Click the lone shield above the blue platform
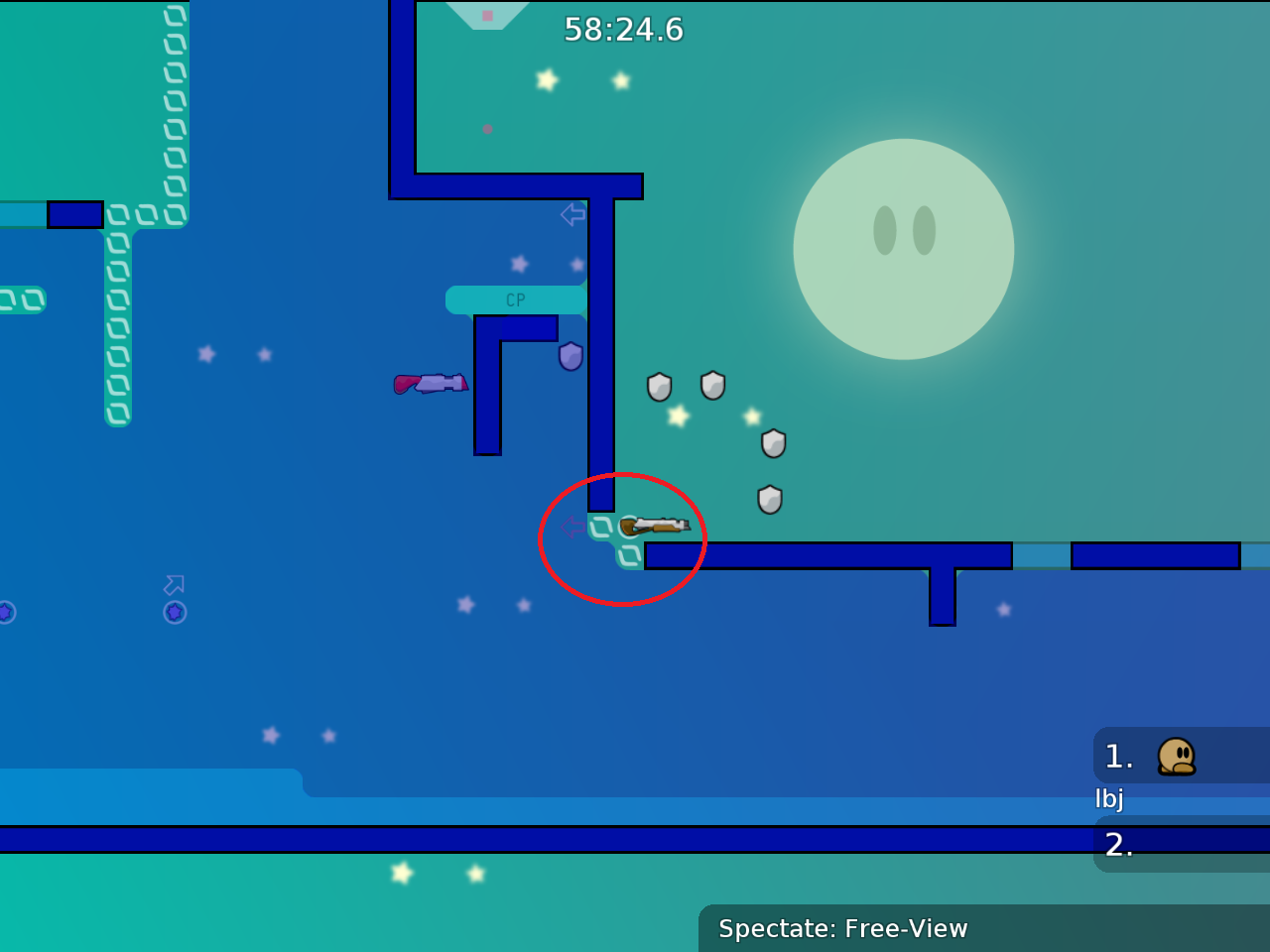The height and width of the screenshot is (952, 1270). point(768,501)
